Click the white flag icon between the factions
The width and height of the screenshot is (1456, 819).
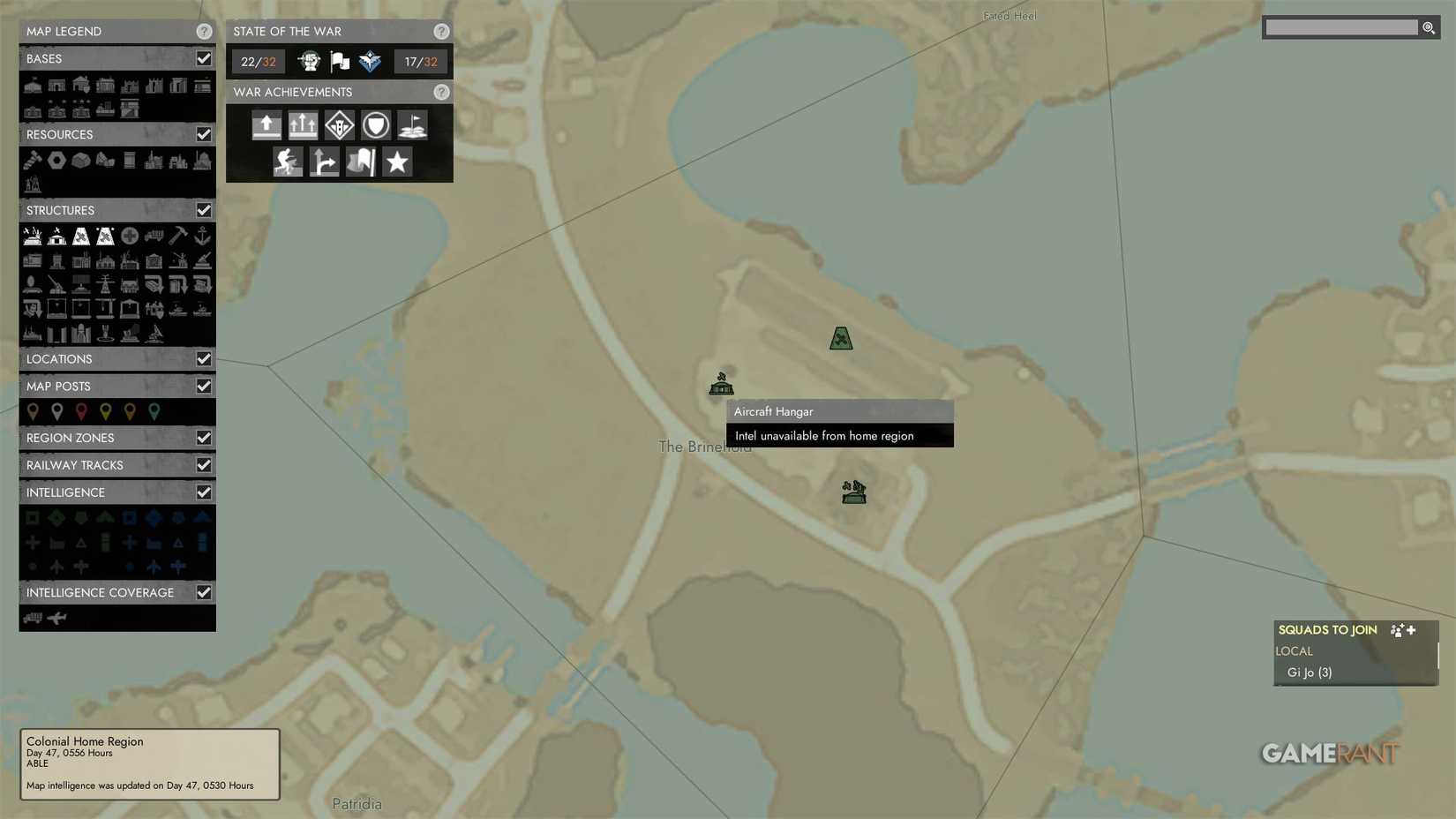[x=339, y=61]
